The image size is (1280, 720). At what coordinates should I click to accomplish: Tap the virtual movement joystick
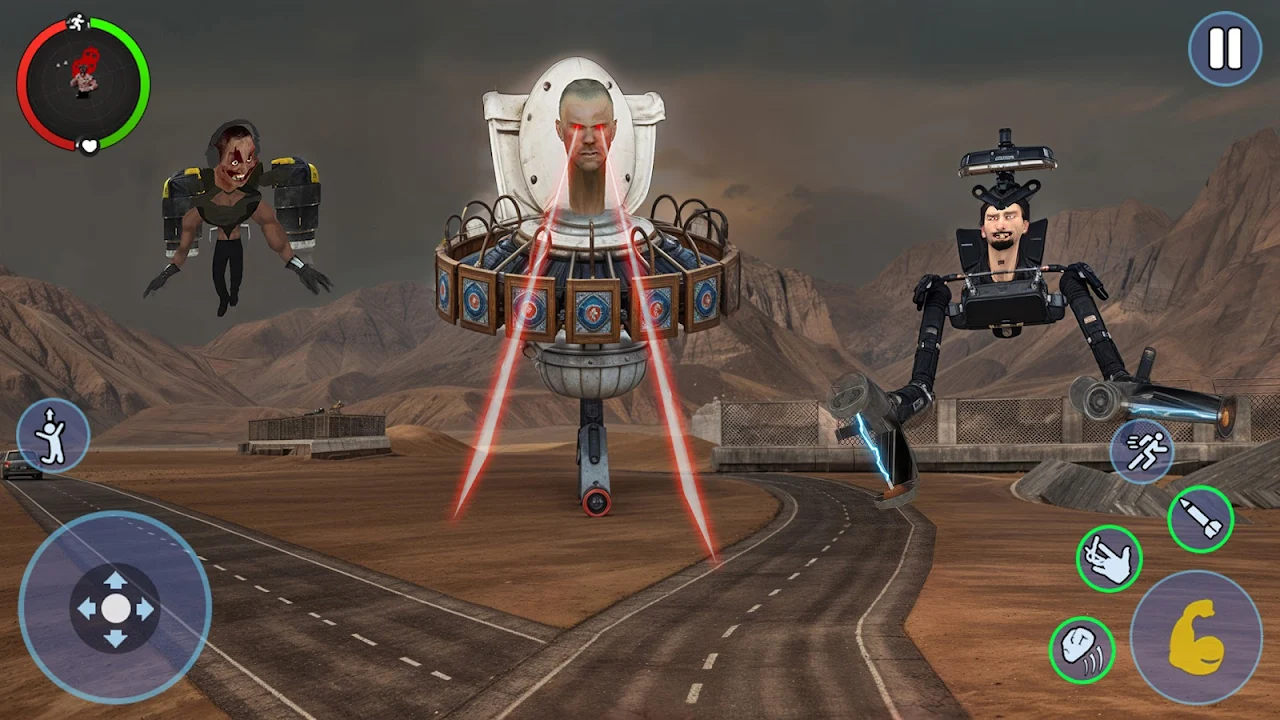point(115,607)
